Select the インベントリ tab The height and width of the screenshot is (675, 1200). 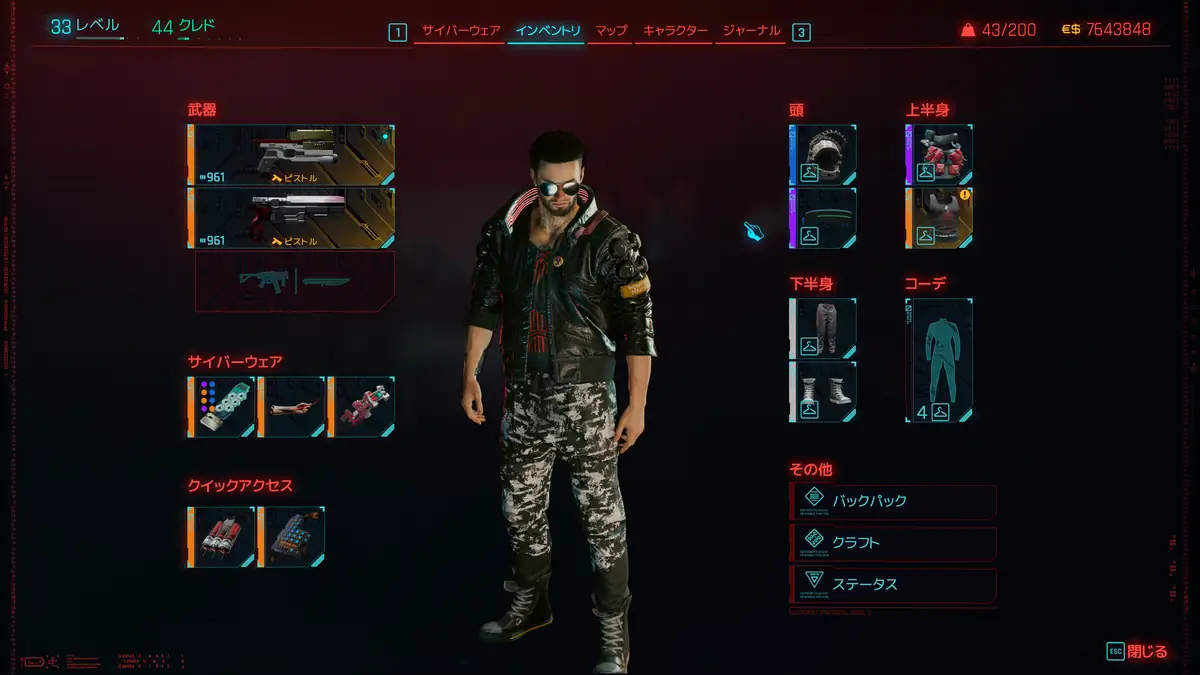point(547,31)
